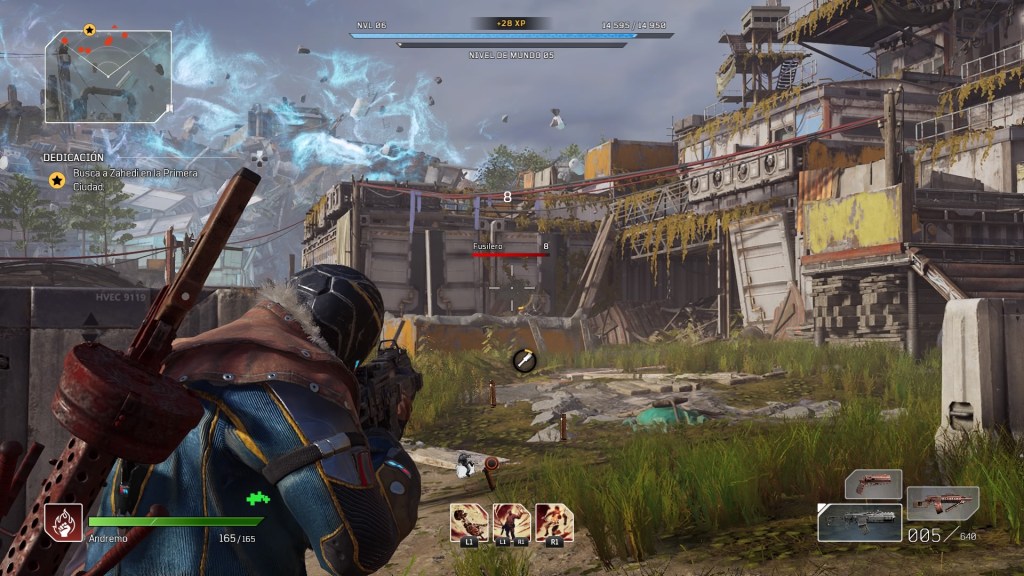This screenshot has height=576, width=1024.
Task: Select the highlighted primary rifle weapon slot
Action: click(859, 522)
